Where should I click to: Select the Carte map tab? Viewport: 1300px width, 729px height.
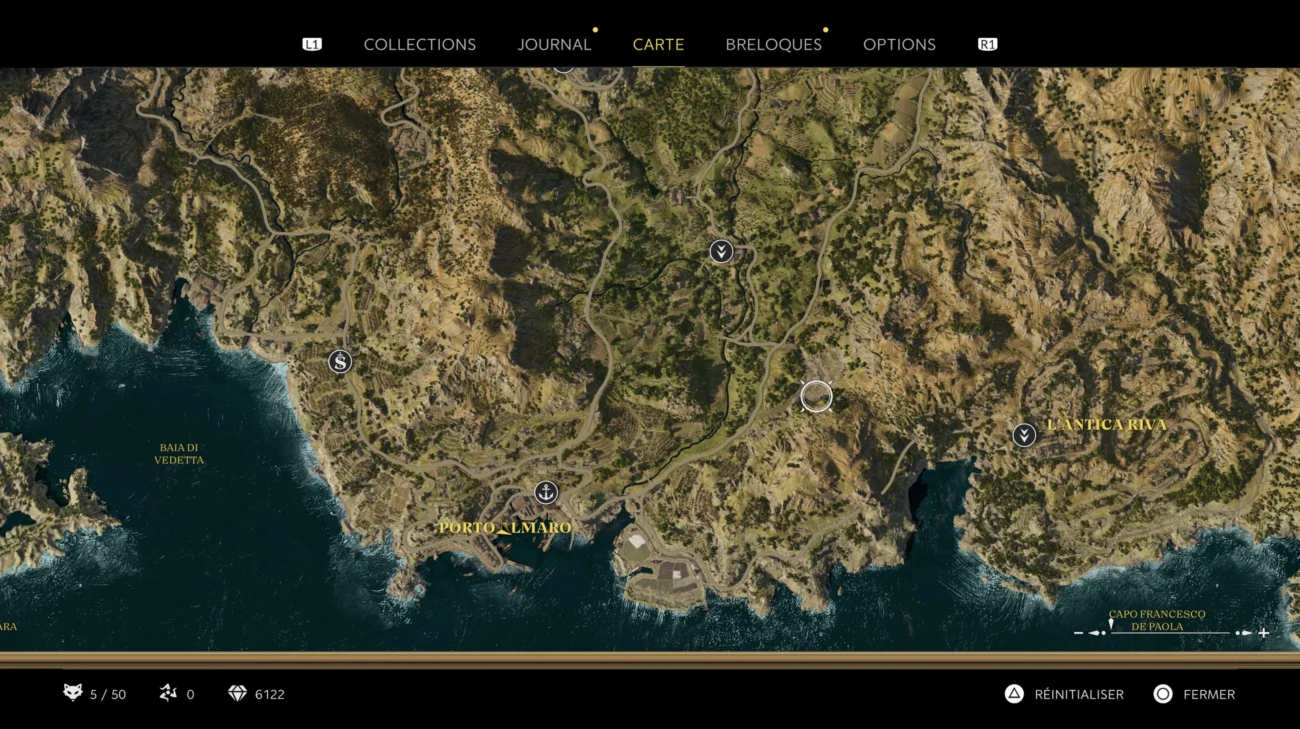click(x=658, y=45)
